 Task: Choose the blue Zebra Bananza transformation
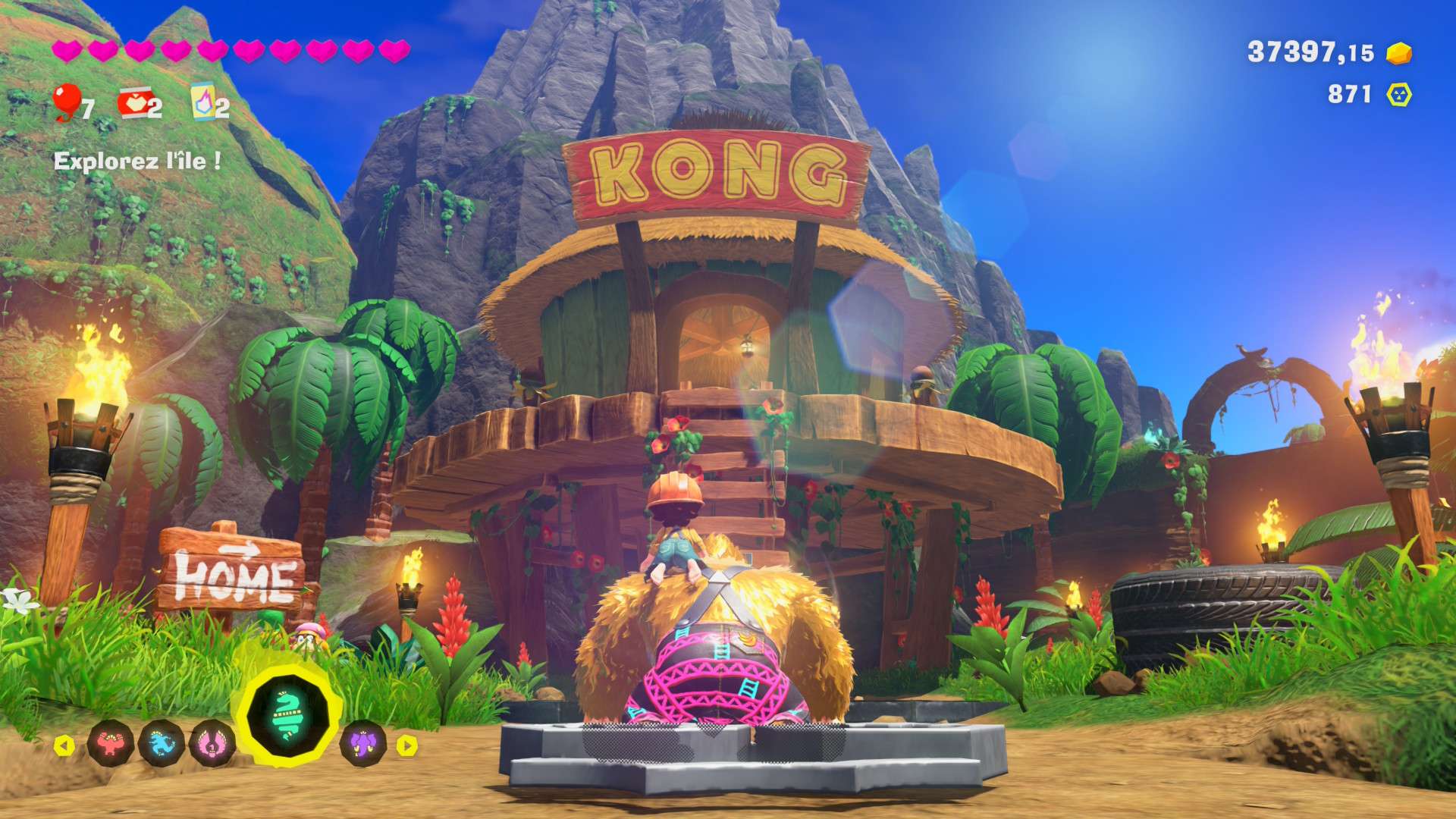pos(162,744)
